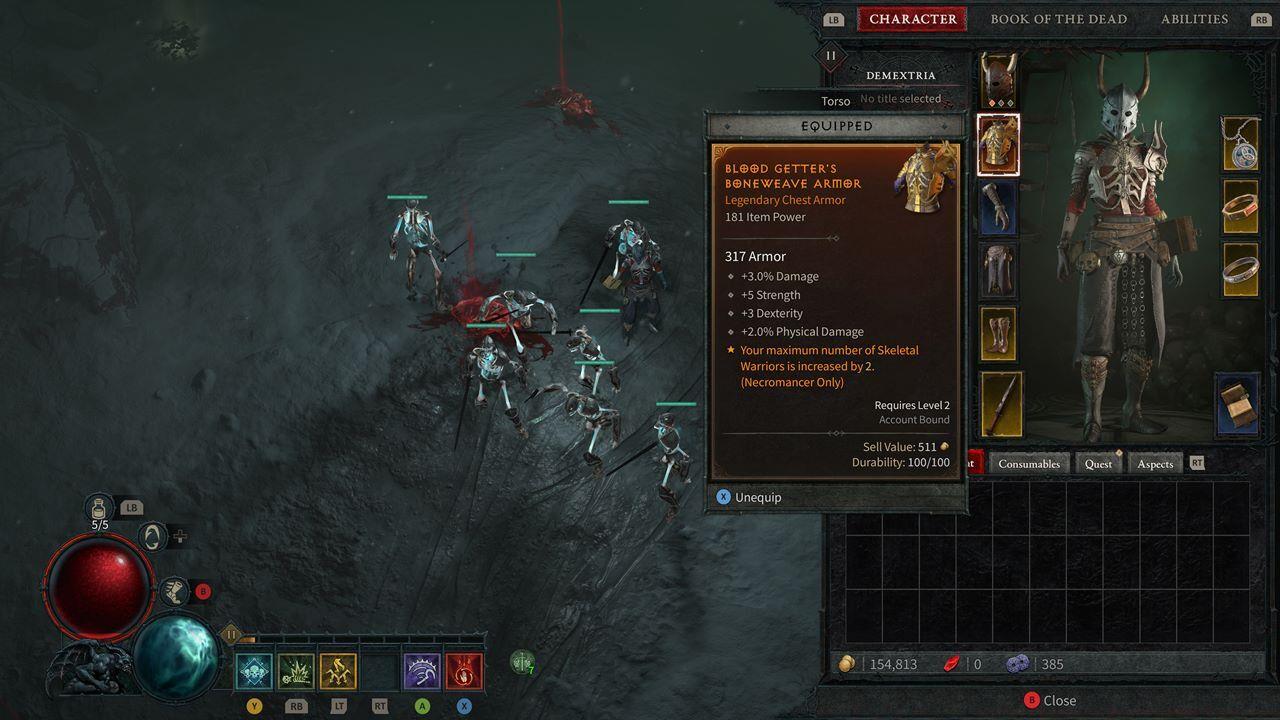Switch to the Aspects tab
1280x720 pixels.
(x=1155, y=463)
